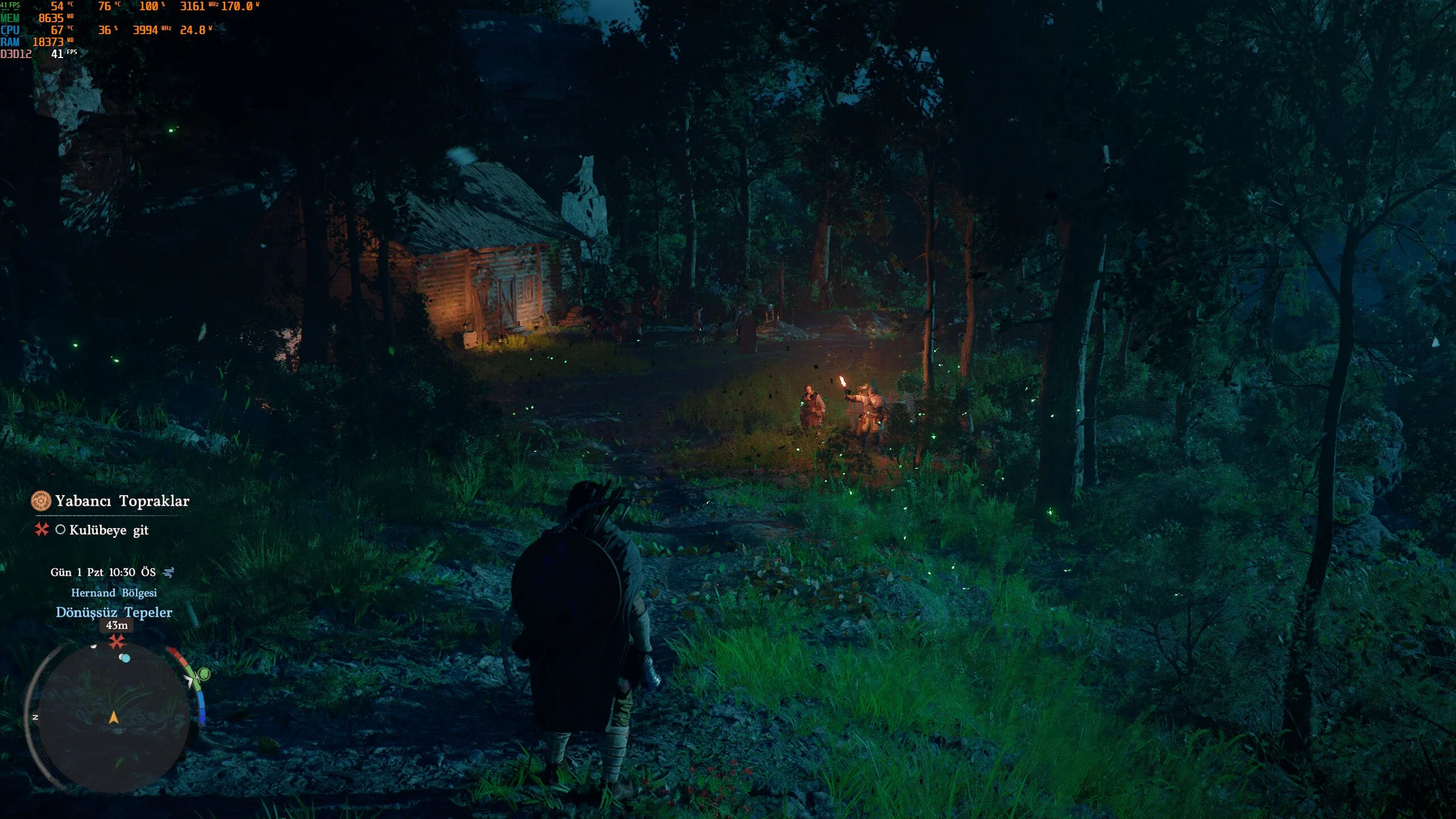Select the red quest marker above the minimap

[x=117, y=641]
